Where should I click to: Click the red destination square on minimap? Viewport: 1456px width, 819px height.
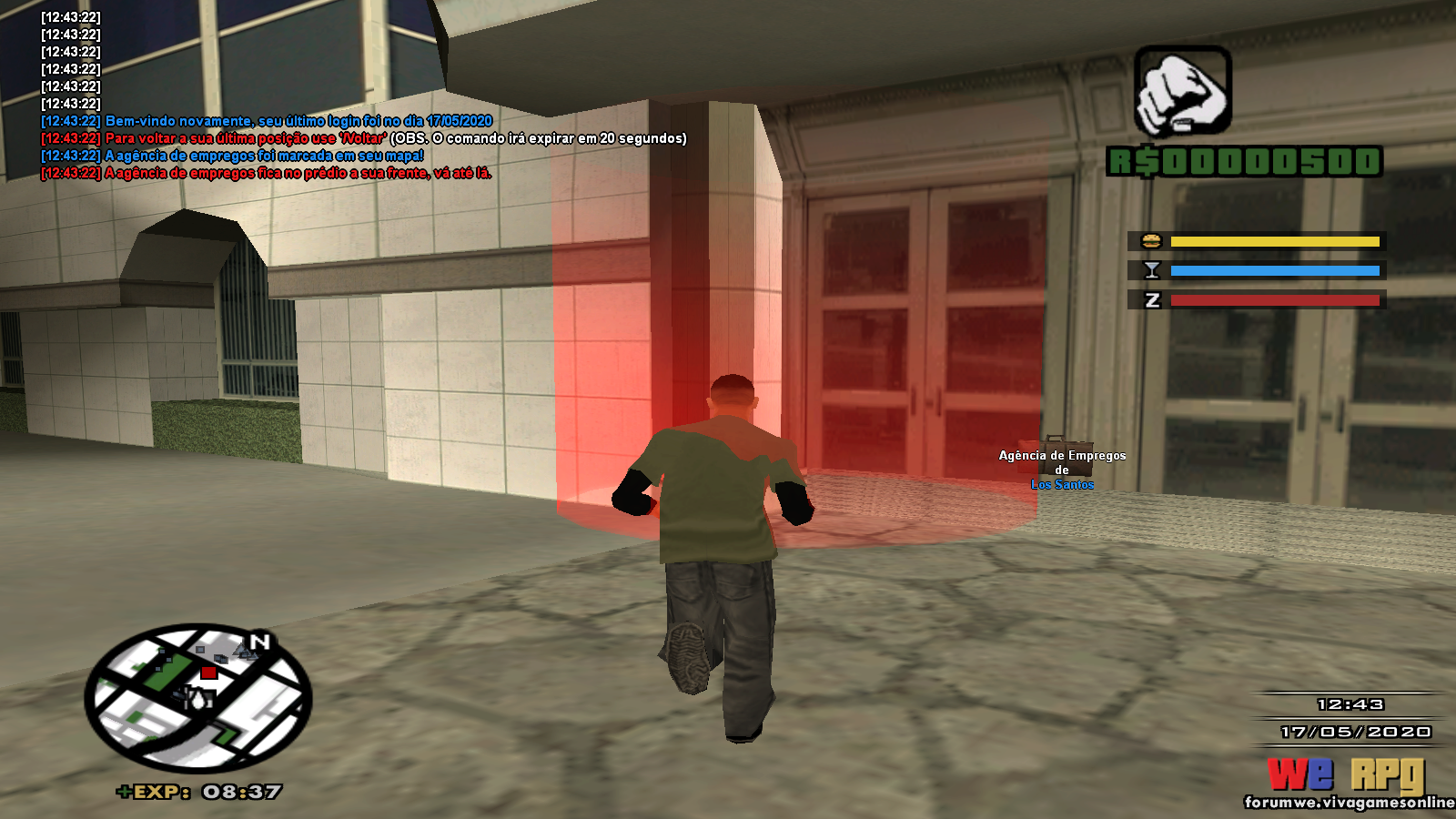click(209, 672)
